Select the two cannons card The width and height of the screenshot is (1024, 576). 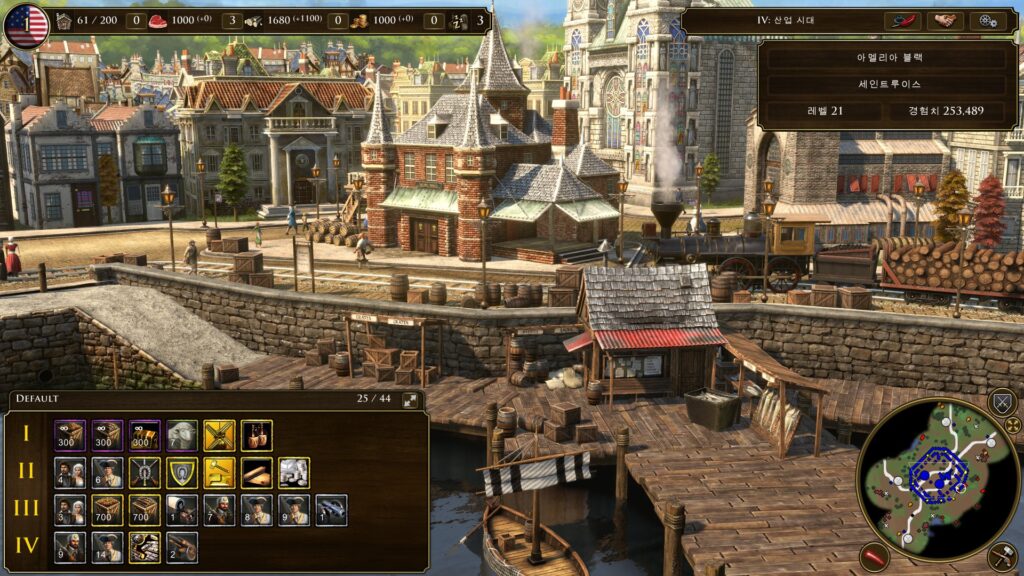[181, 547]
